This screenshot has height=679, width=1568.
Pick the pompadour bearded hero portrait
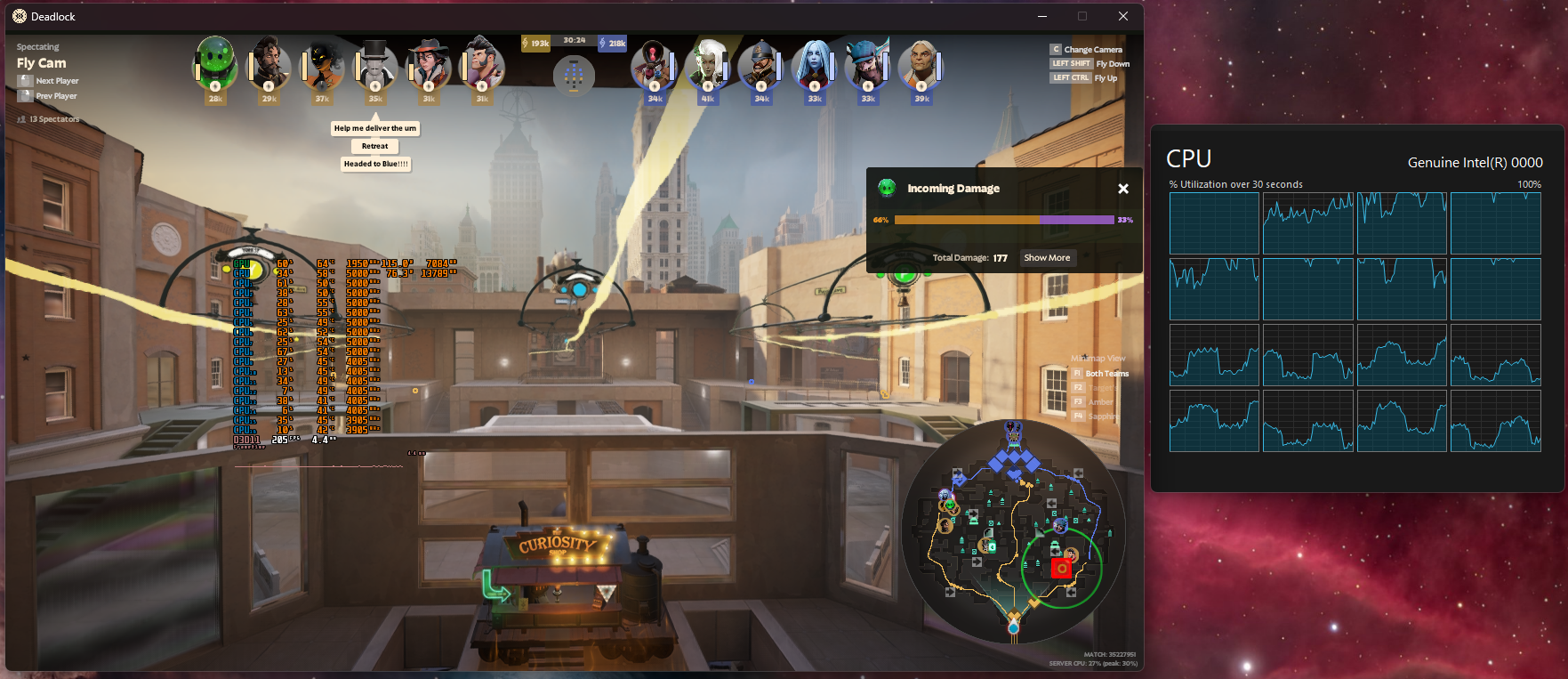482,64
